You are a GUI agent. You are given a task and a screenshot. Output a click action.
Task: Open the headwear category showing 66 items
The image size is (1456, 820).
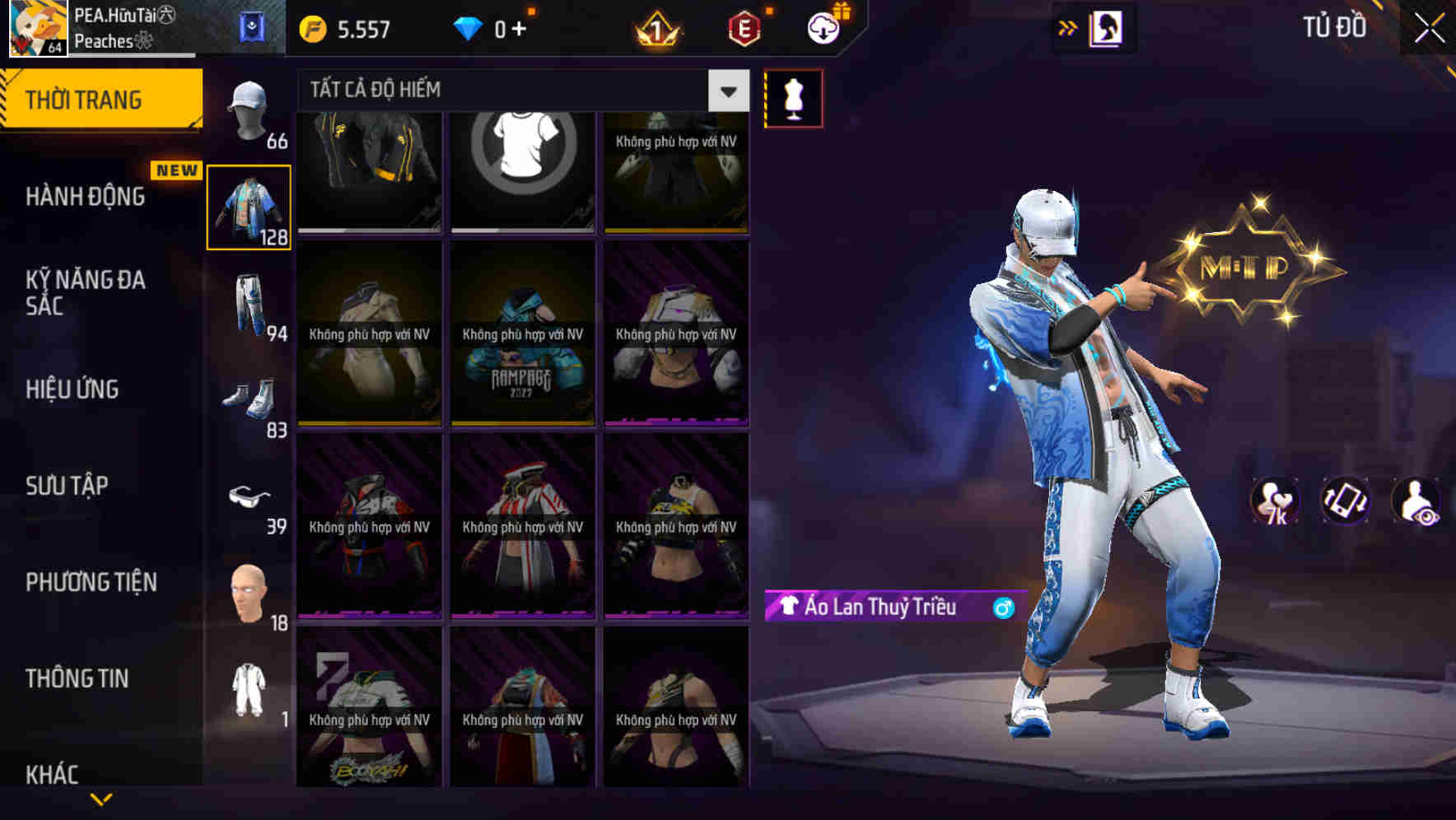click(247, 111)
